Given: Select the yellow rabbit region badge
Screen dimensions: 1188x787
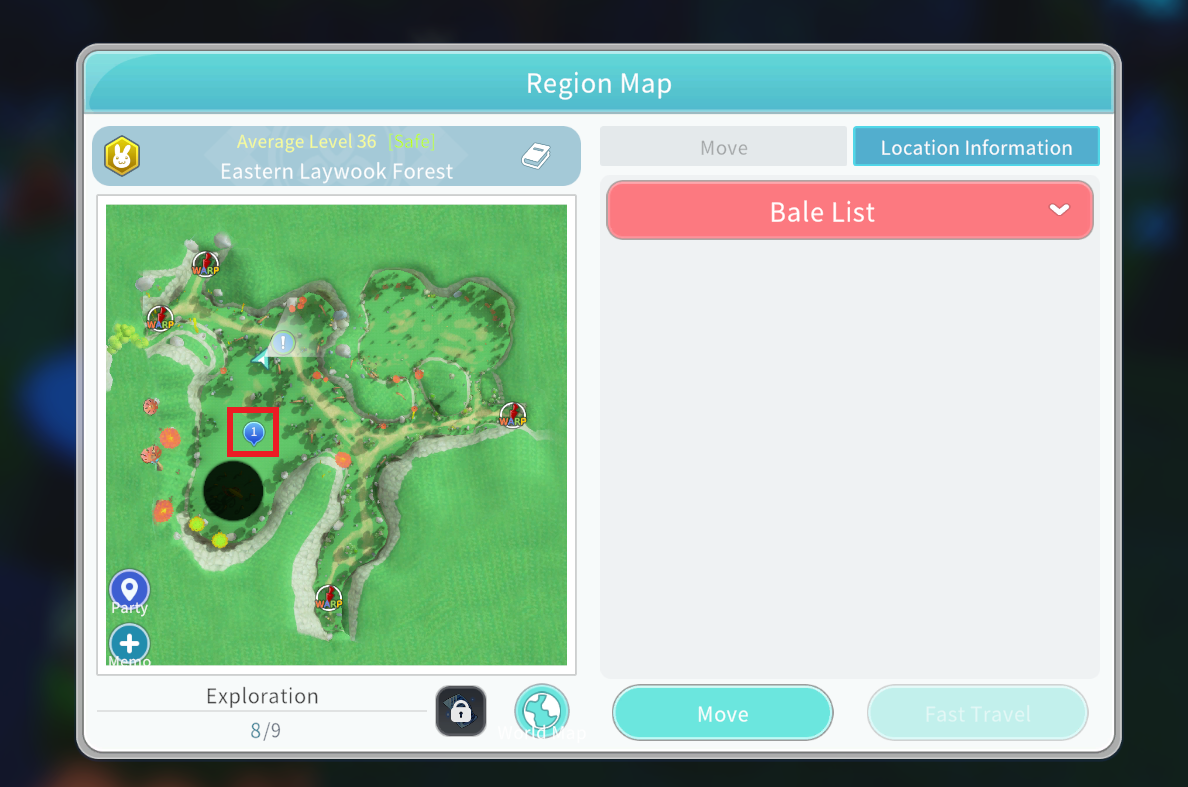Looking at the screenshot, I should coord(122,155).
